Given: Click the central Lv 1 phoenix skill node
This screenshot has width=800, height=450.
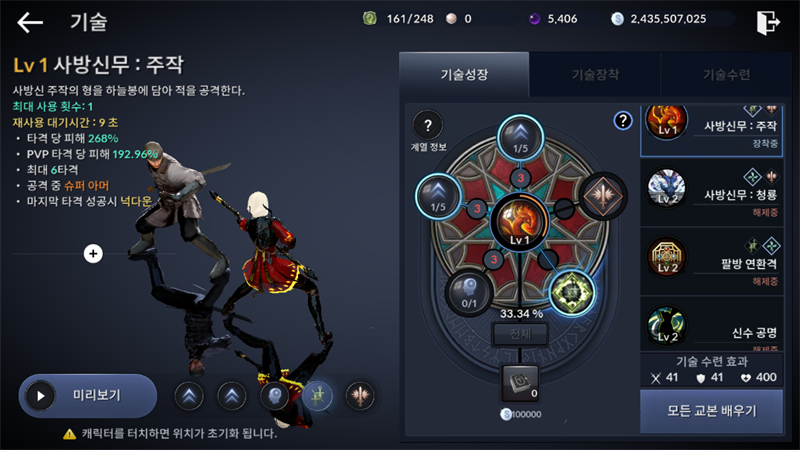Looking at the screenshot, I should point(519,219).
